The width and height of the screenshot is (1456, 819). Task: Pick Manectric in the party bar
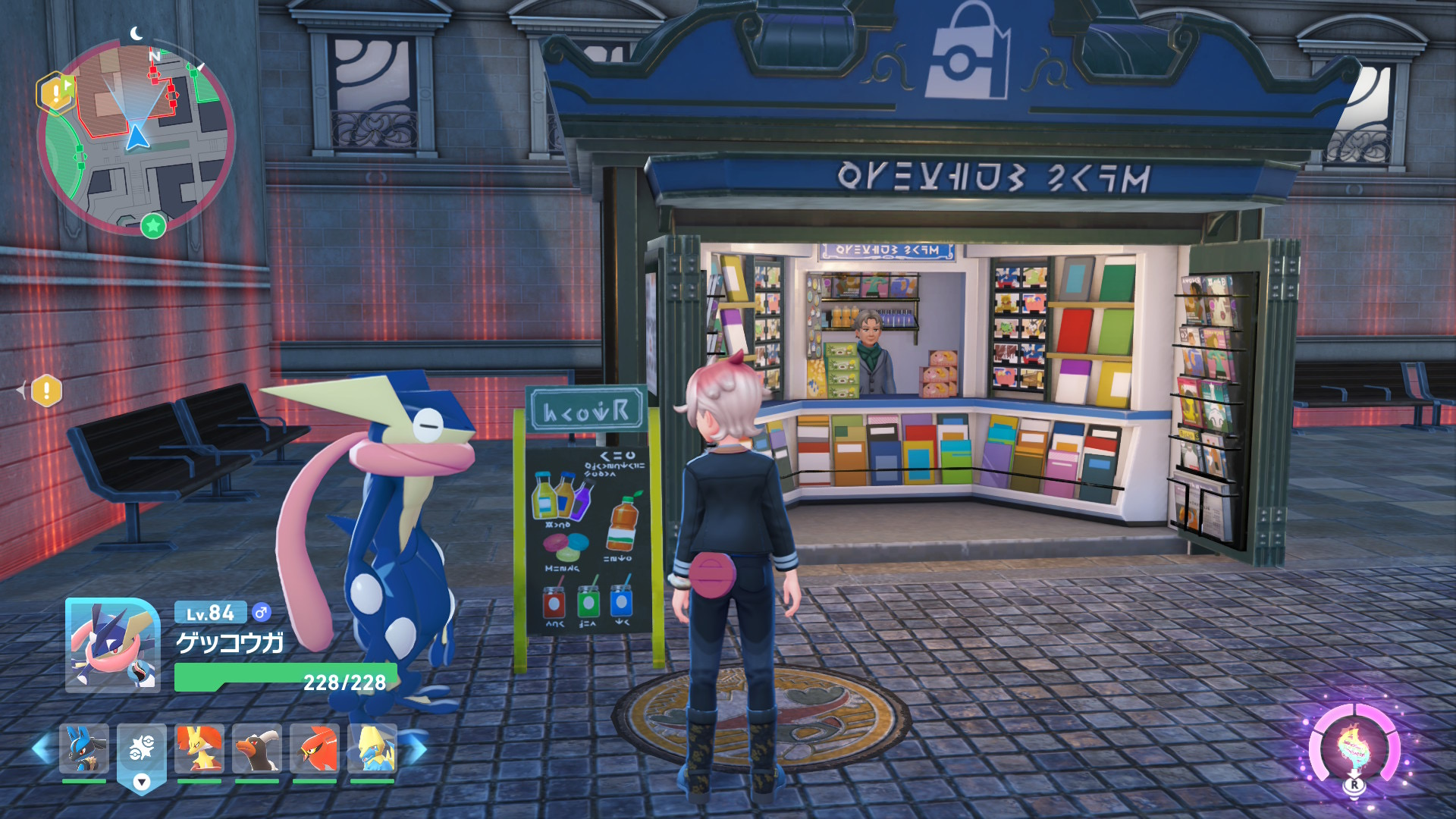[372, 748]
